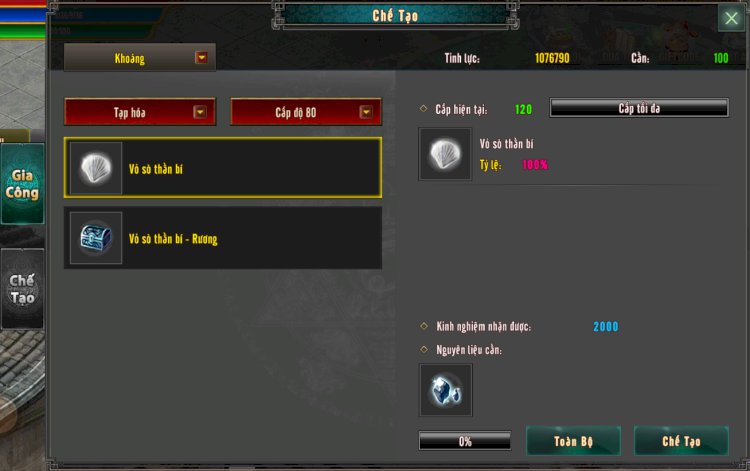The image size is (750, 471).
Task: Click the shell item icon in details panel
Action: coord(446,154)
